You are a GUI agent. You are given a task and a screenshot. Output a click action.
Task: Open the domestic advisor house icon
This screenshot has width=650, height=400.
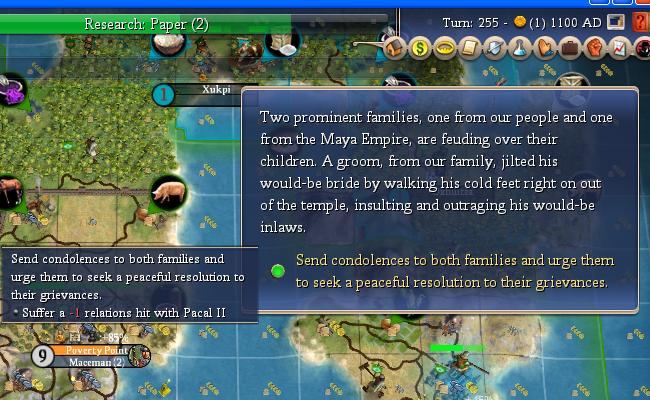click(393, 46)
